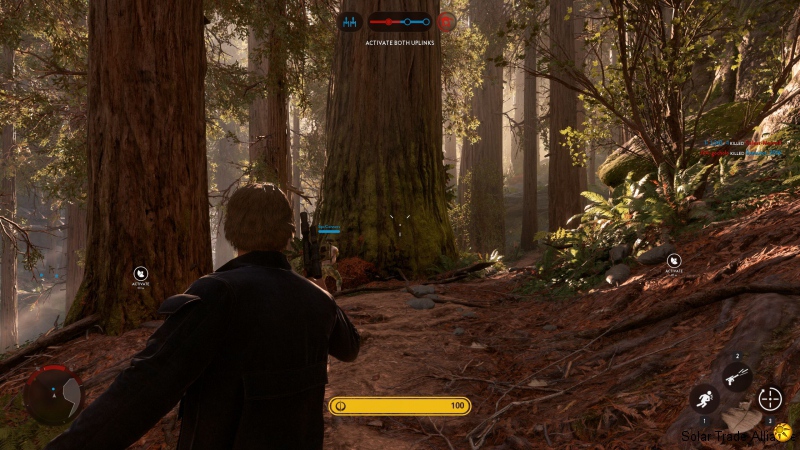This screenshot has width=800, height=450.
Task: Select the right Activate uplink marker
Action: pos(674,260)
